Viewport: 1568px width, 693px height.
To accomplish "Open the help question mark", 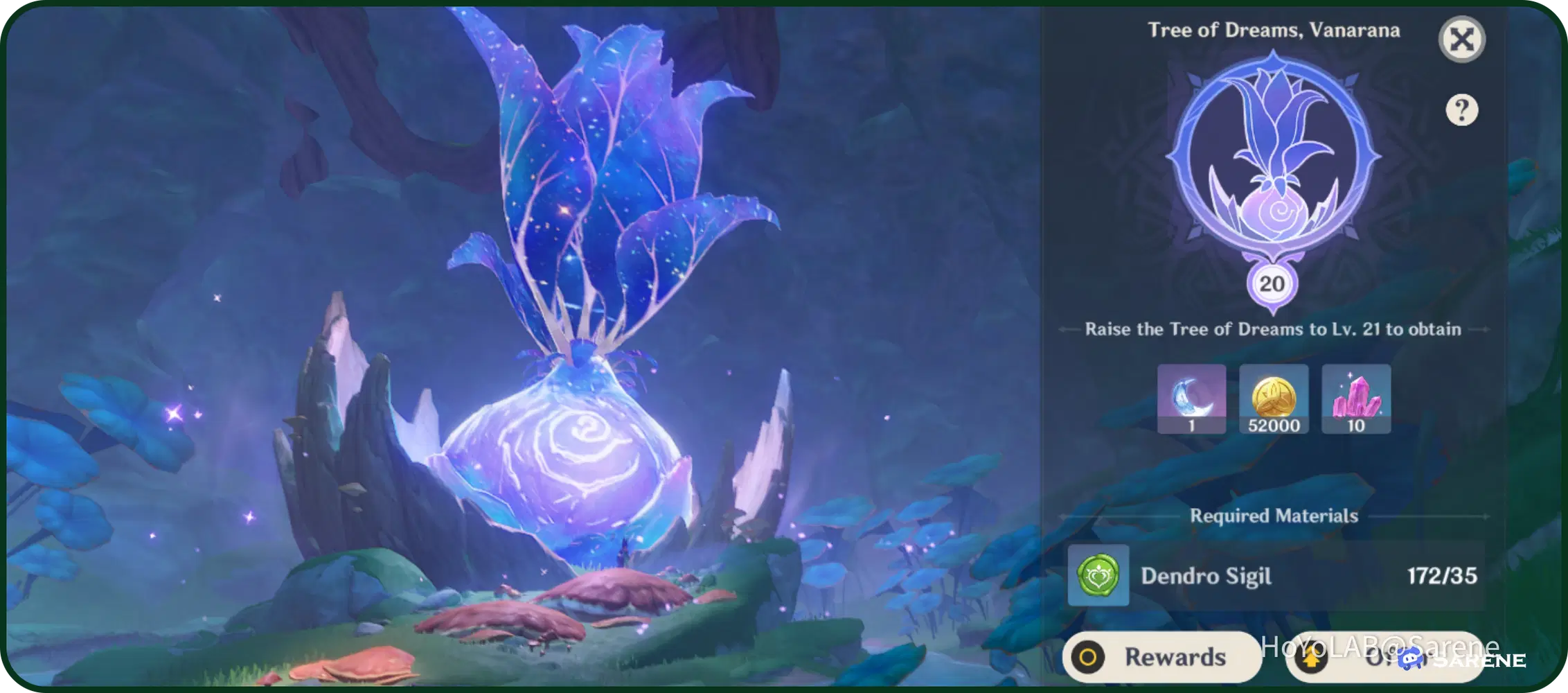I will pos(1463,109).
